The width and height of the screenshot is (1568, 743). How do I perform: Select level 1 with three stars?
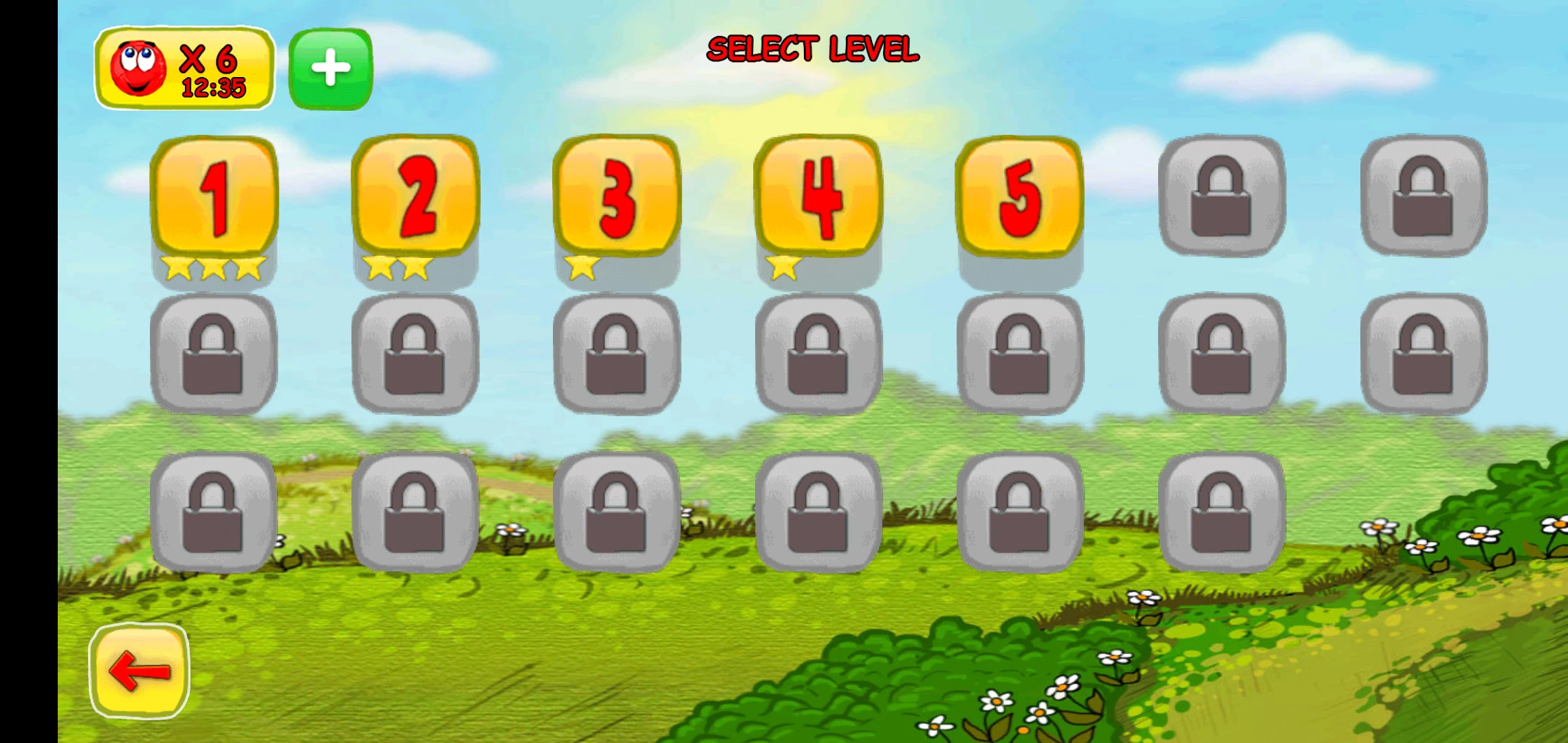pyautogui.click(x=214, y=197)
